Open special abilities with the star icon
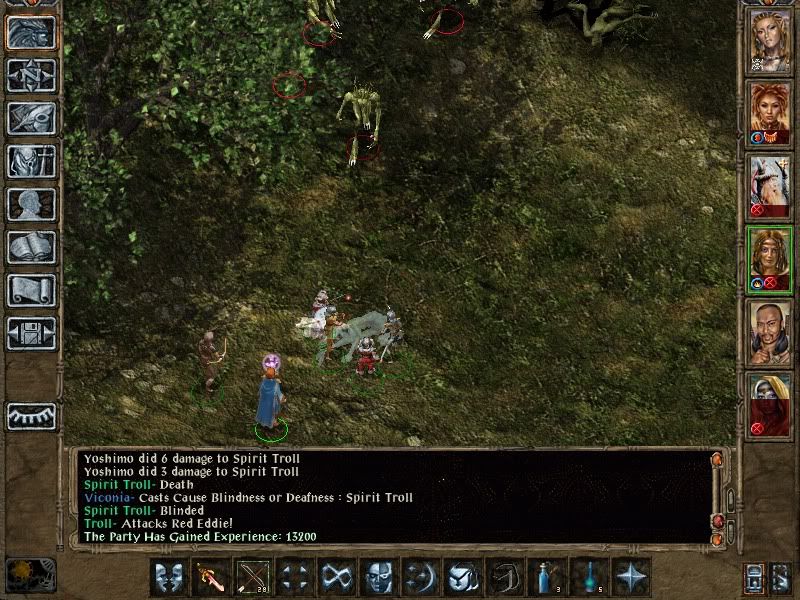The height and width of the screenshot is (600, 800). click(632, 577)
